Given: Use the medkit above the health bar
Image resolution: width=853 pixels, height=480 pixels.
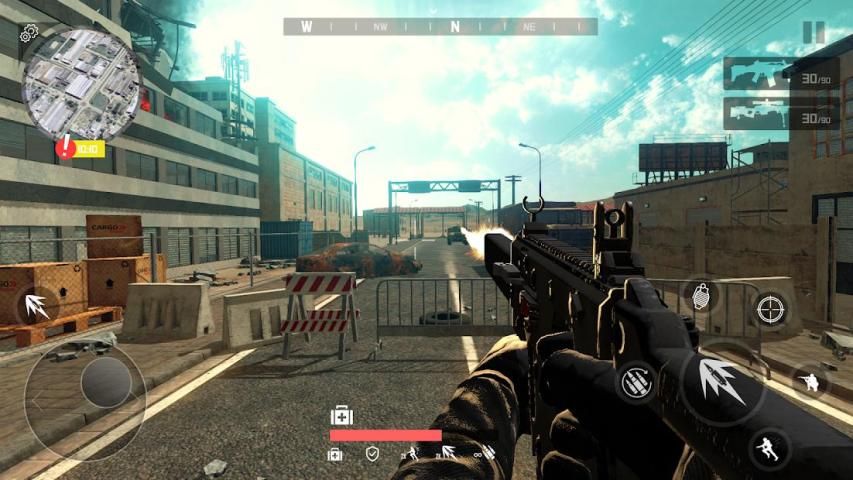Looking at the screenshot, I should 341,415.
